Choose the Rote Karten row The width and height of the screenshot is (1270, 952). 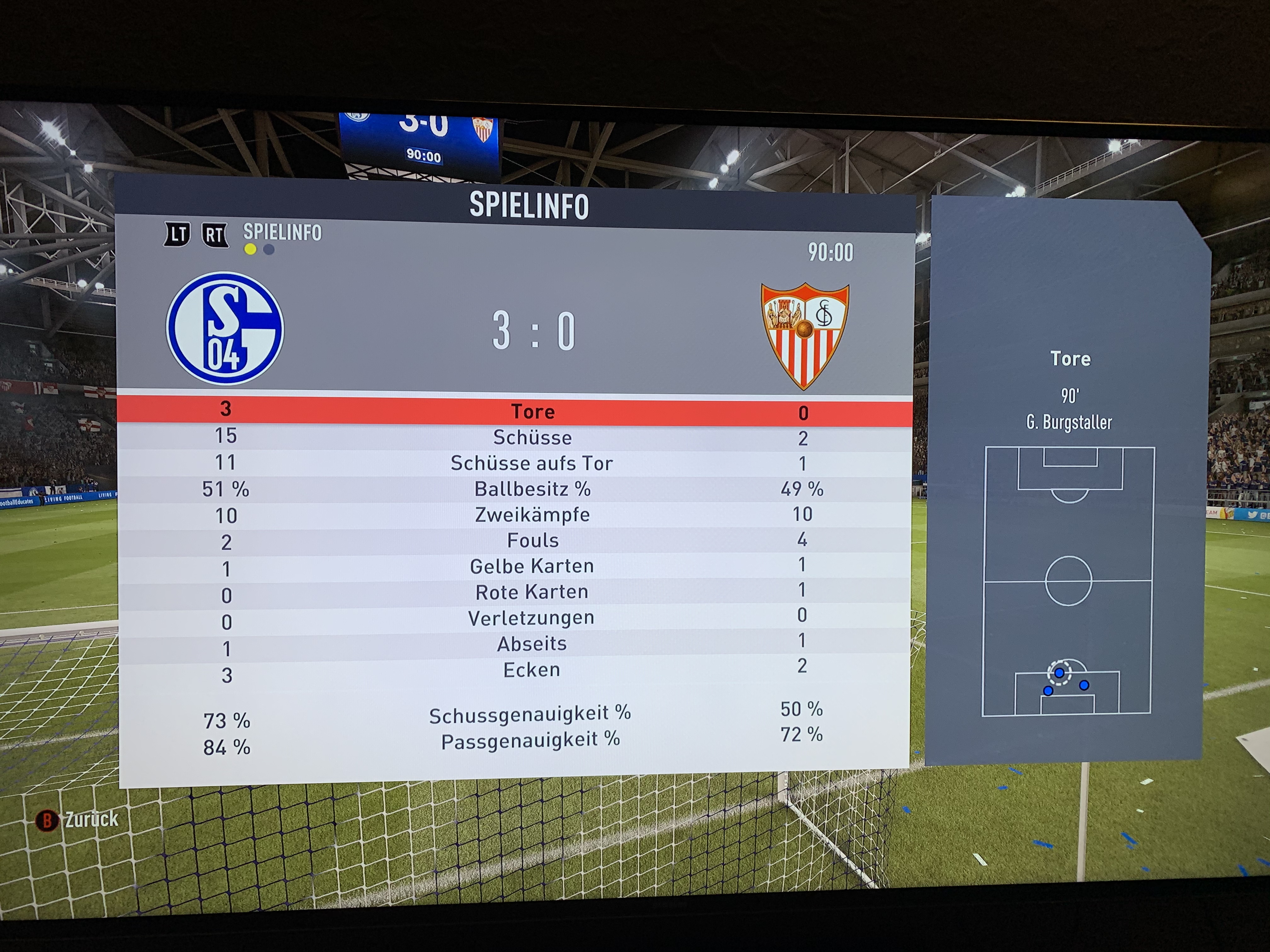pyautogui.click(x=532, y=592)
